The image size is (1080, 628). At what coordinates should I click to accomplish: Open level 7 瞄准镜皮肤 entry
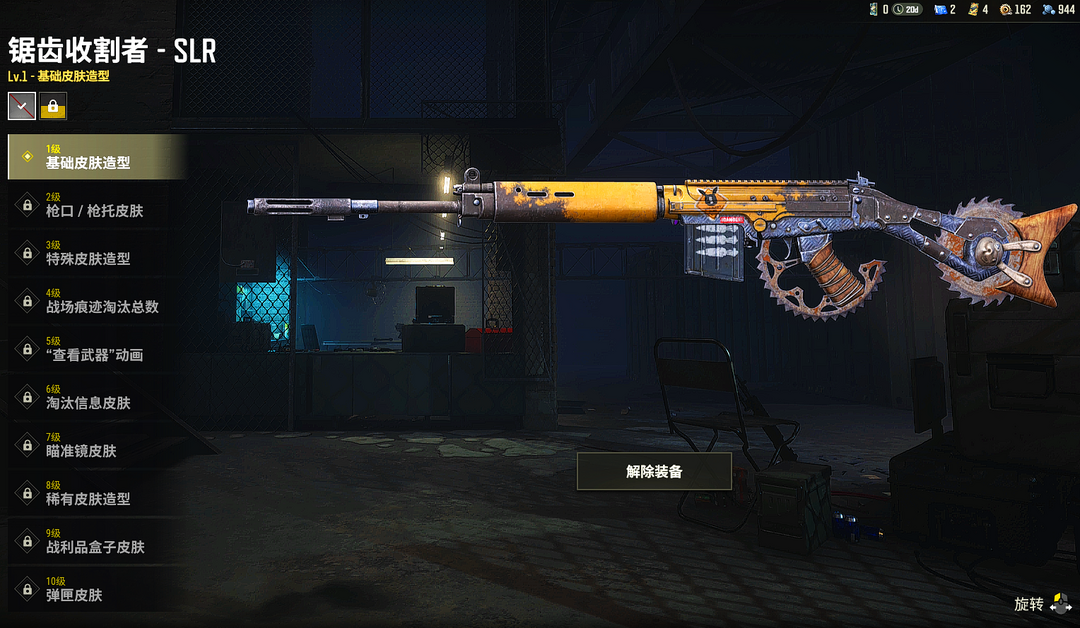pyautogui.click(x=95, y=445)
